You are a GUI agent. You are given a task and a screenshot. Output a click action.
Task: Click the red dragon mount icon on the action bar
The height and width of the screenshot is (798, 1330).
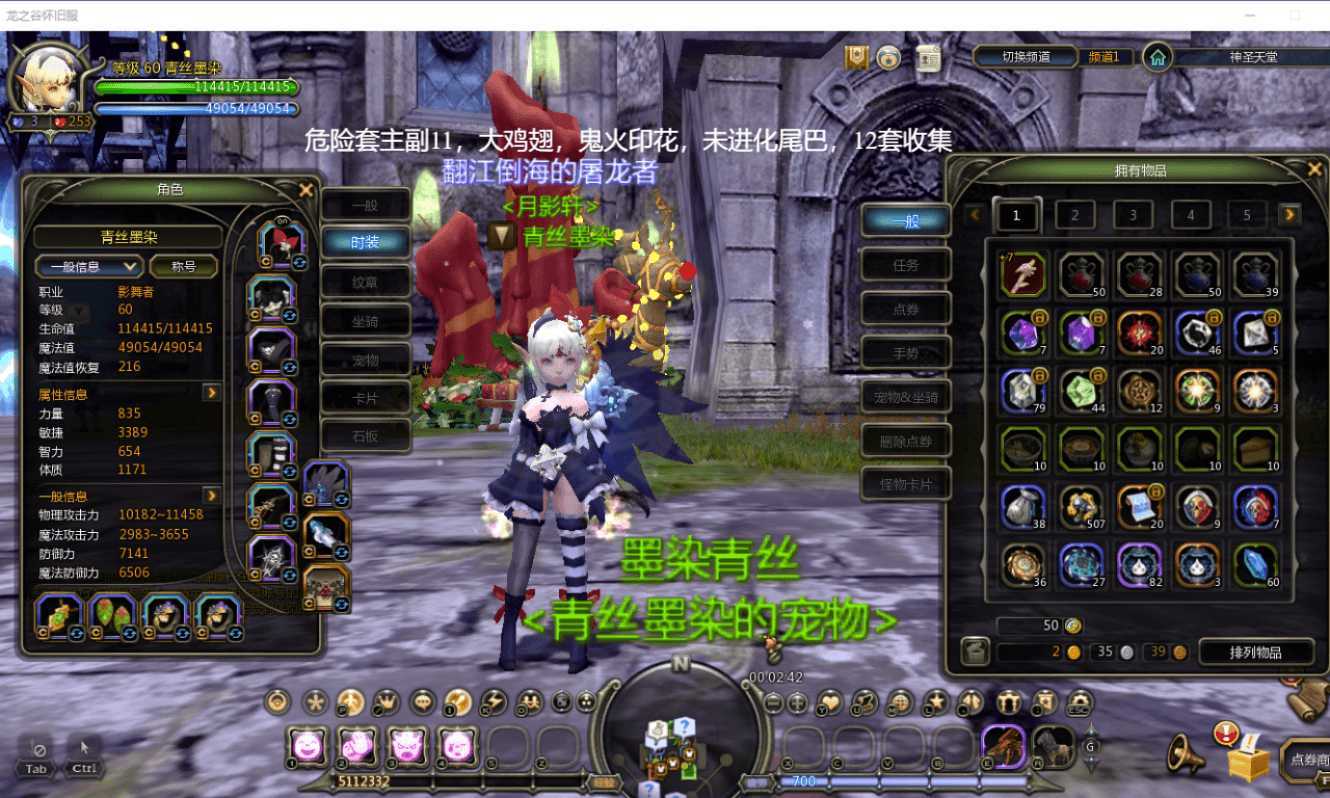point(1003,745)
